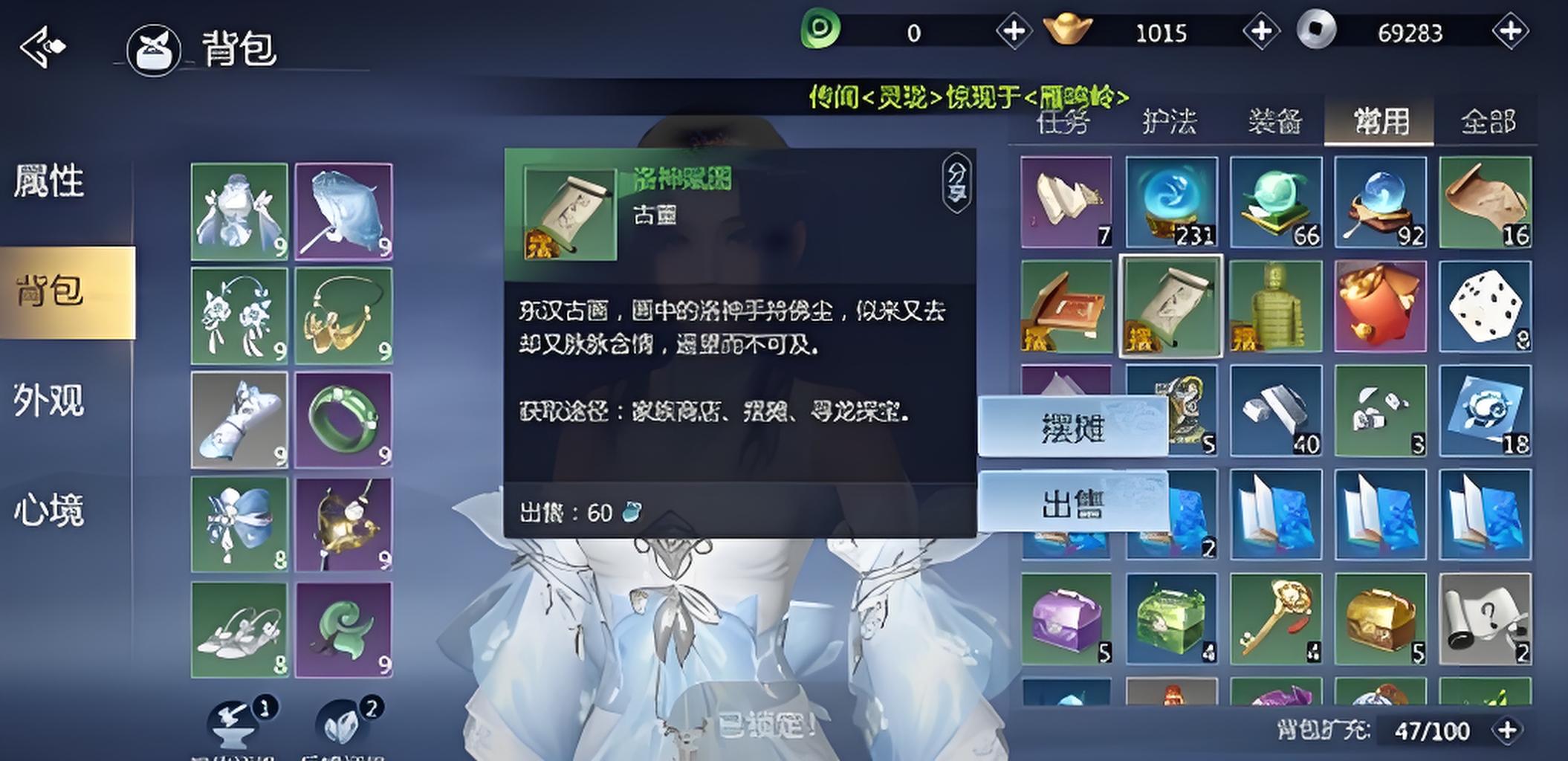Click the 摆摊 stall button
This screenshot has height=761, width=1568.
click(1072, 427)
